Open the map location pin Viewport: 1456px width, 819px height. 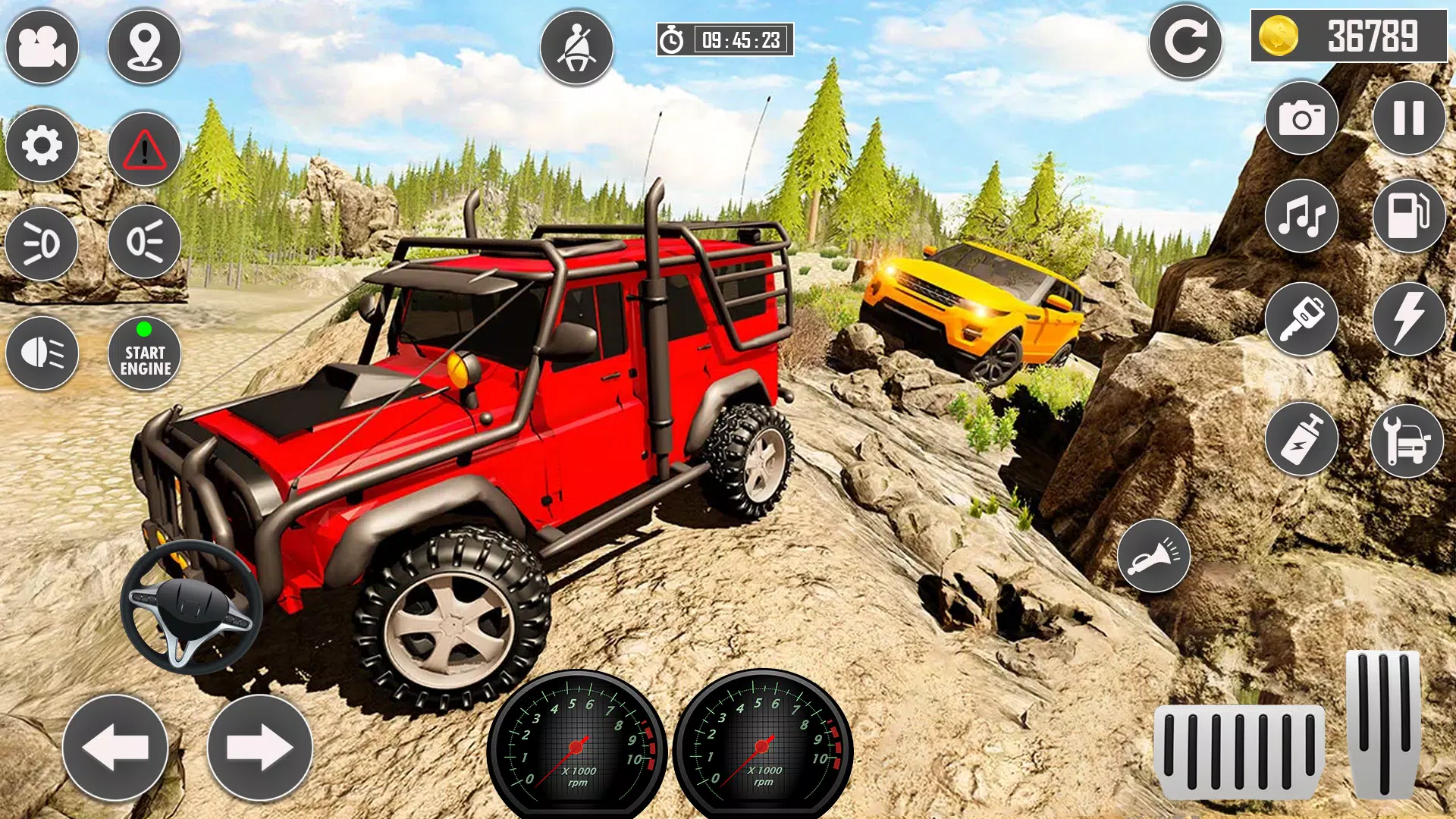coord(144,47)
